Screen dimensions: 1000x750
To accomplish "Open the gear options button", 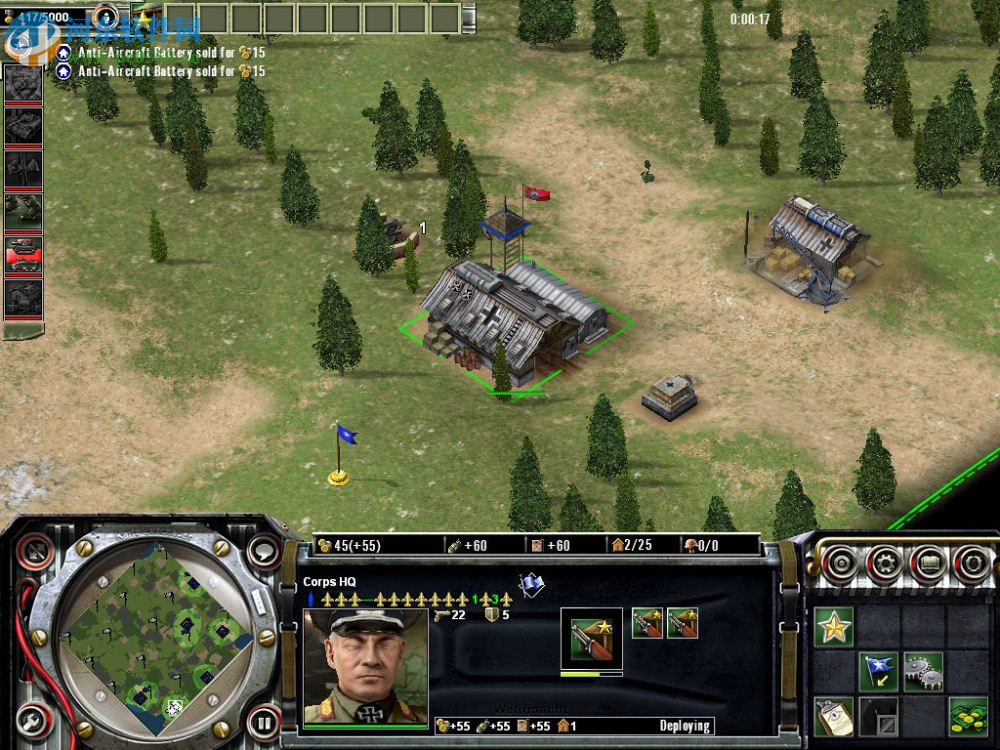I will pos(886,565).
